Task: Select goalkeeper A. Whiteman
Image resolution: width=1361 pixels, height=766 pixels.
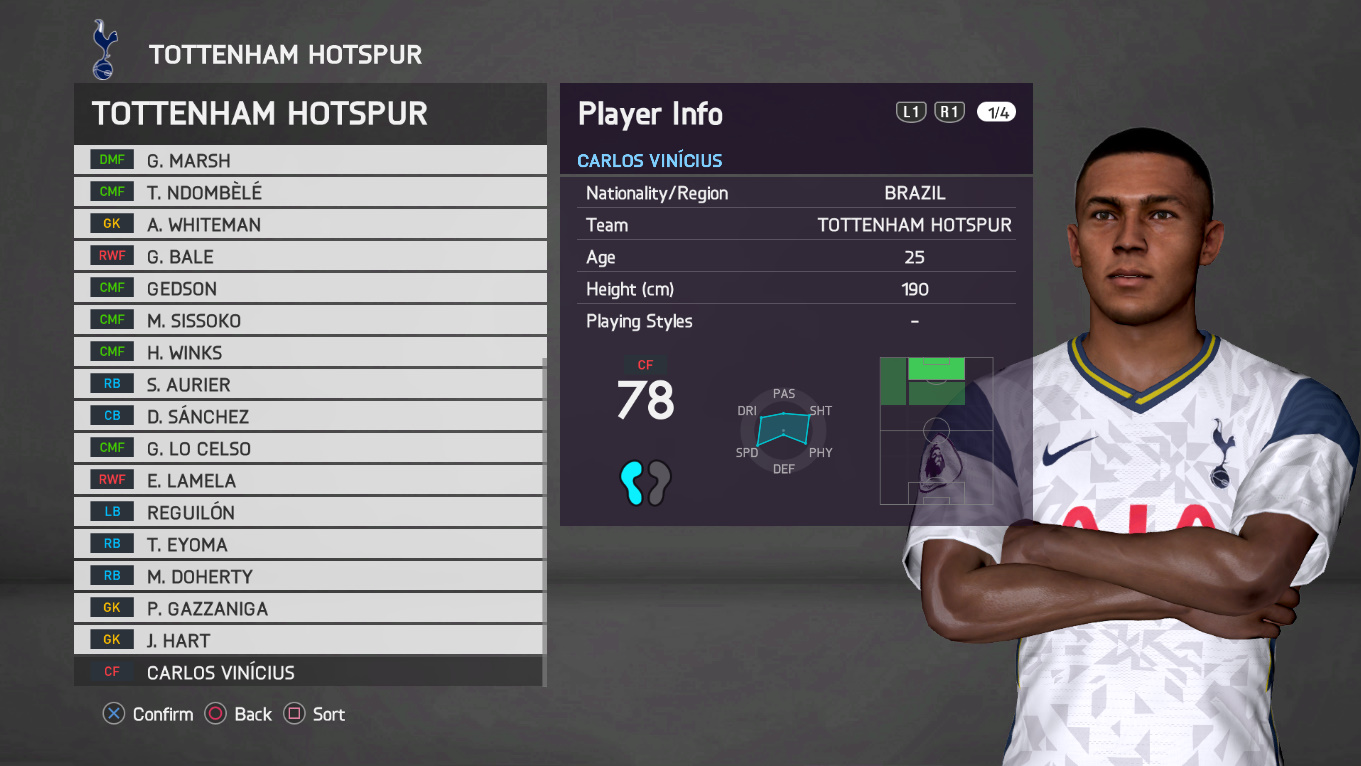Action: pyautogui.click(x=310, y=224)
